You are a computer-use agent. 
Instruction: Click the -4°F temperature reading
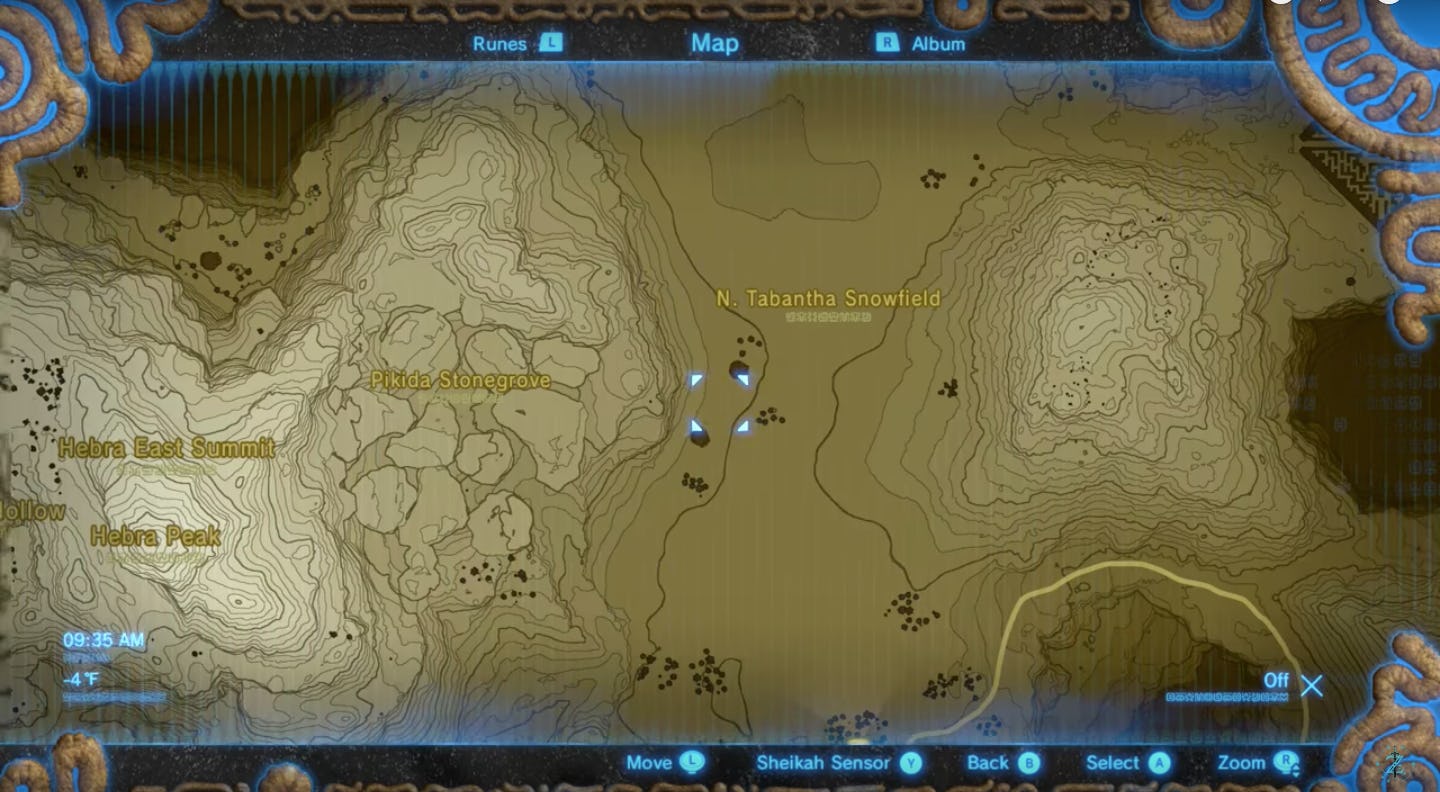[79, 676]
